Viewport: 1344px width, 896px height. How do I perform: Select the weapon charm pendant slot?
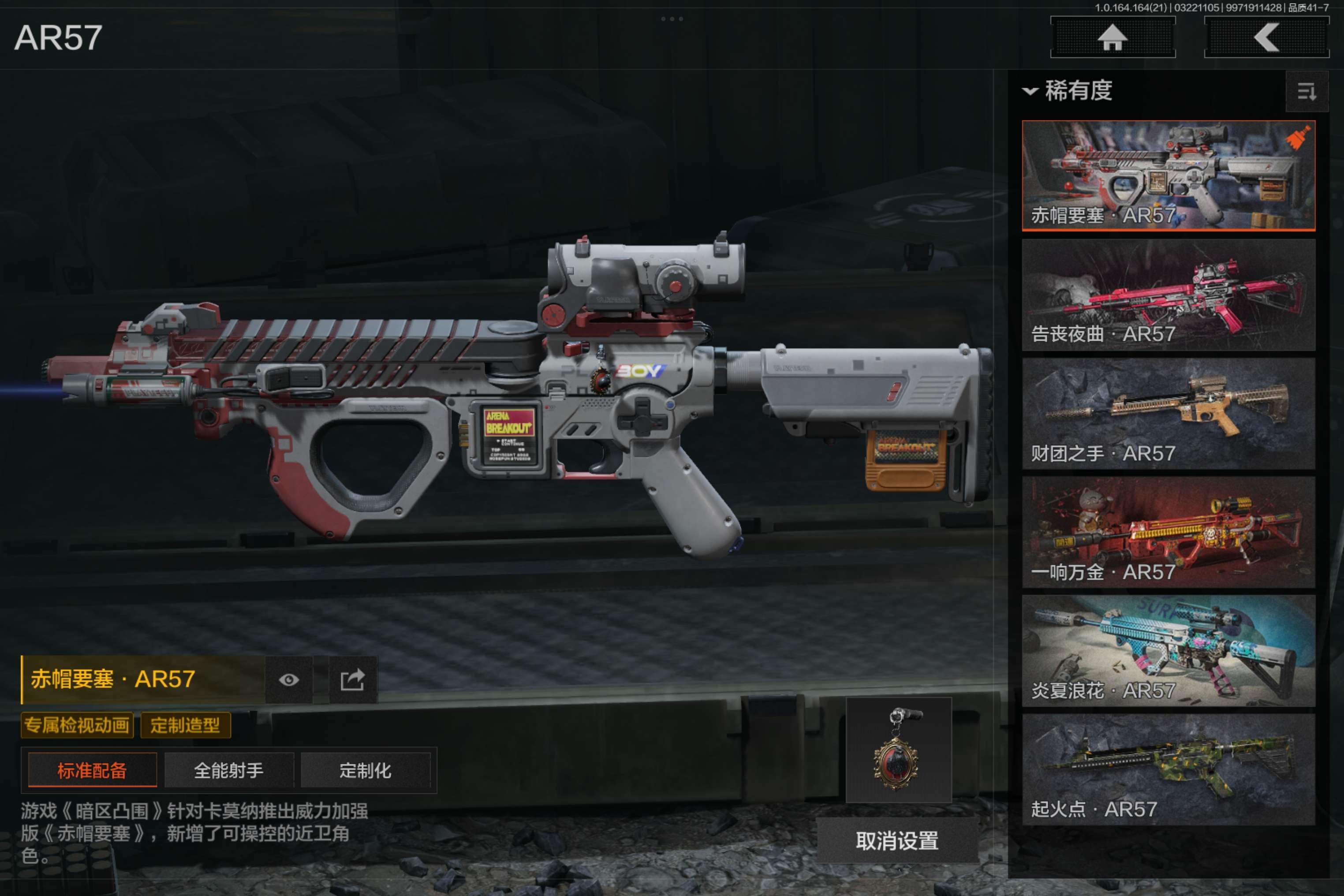(x=898, y=750)
